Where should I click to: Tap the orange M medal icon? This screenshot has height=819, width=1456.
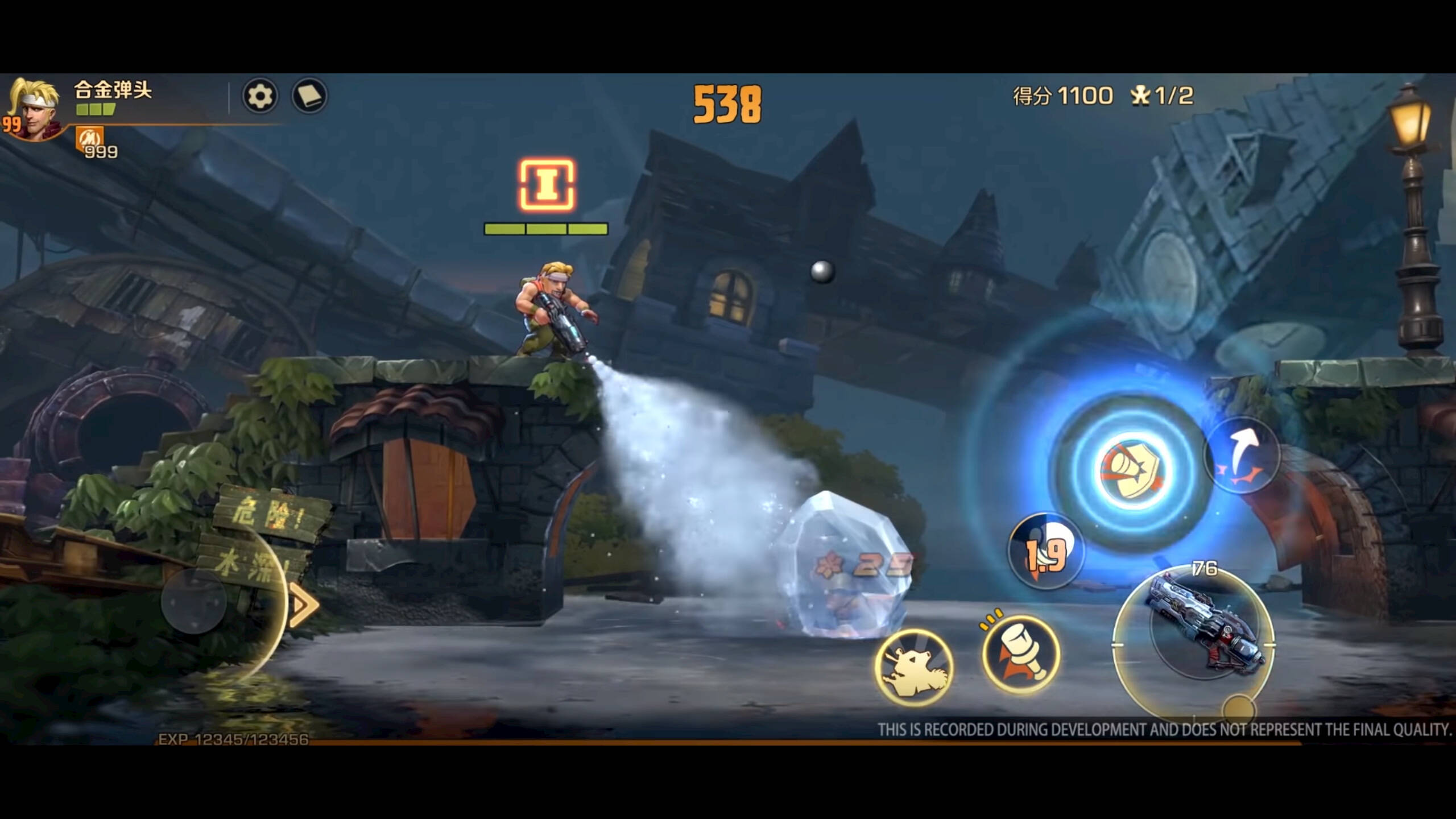click(89, 138)
